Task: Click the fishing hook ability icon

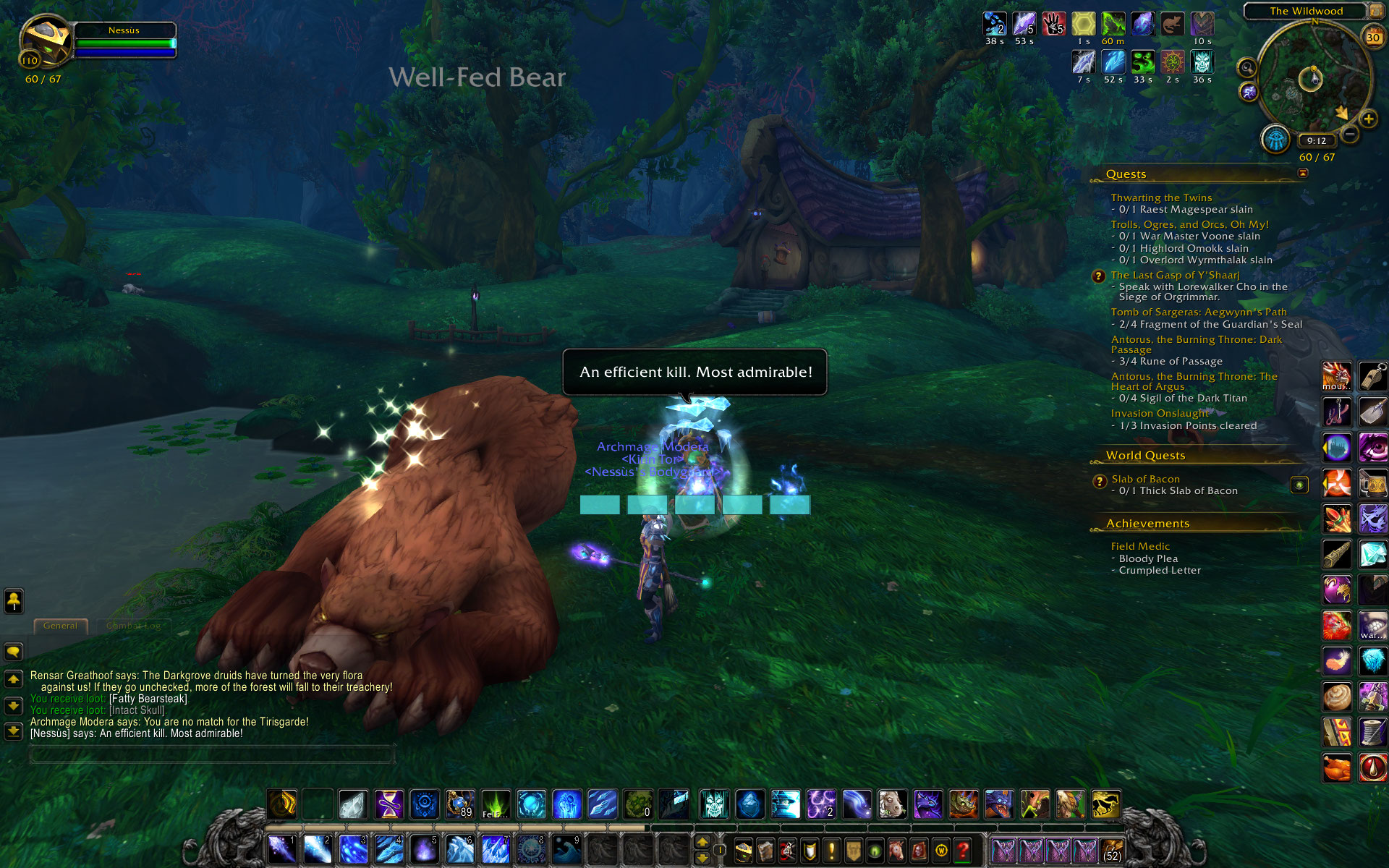Action: (x=1336, y=412)
